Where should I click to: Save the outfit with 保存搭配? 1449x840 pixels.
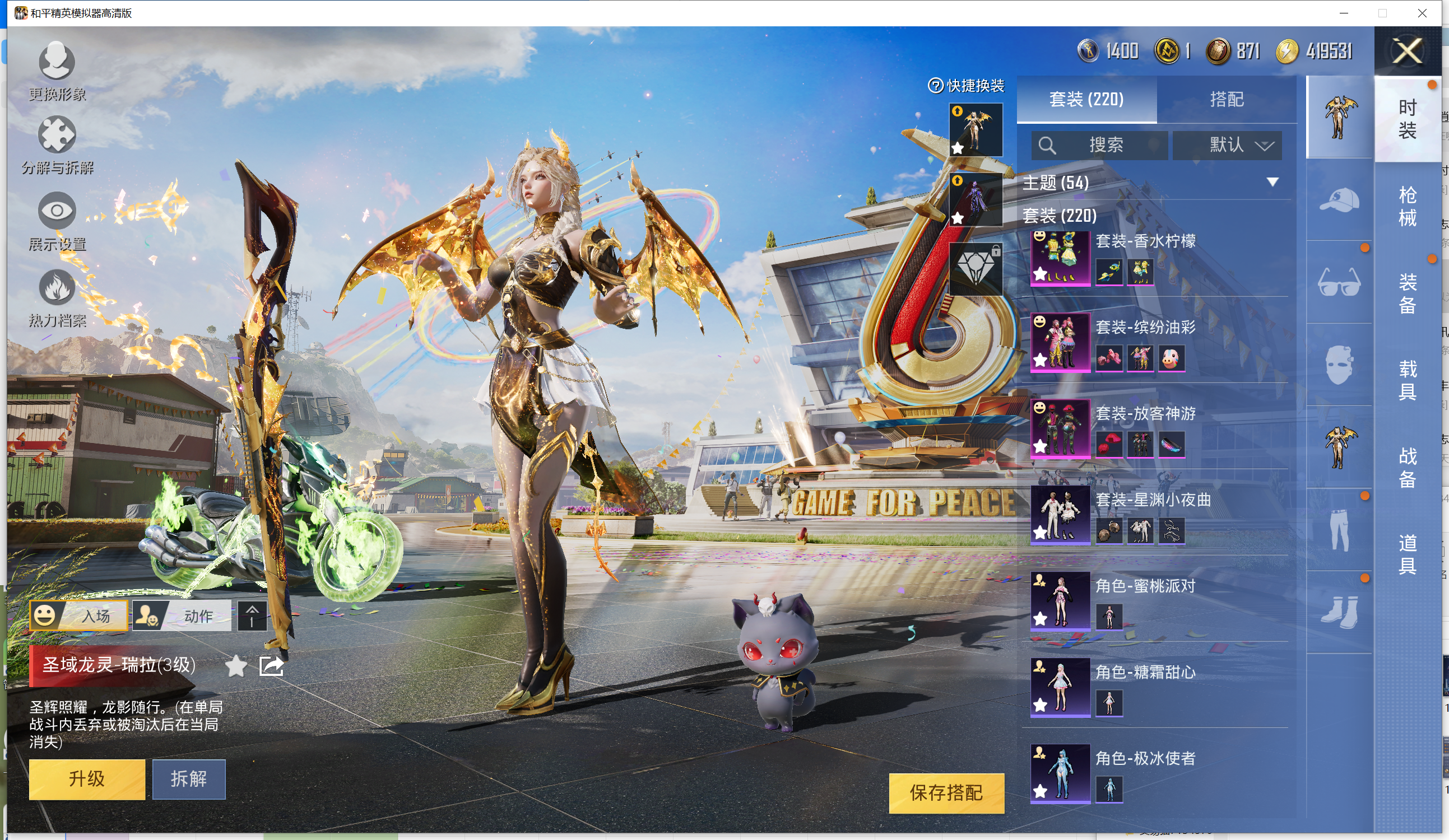pyautogui.click(x=946, y=792)
